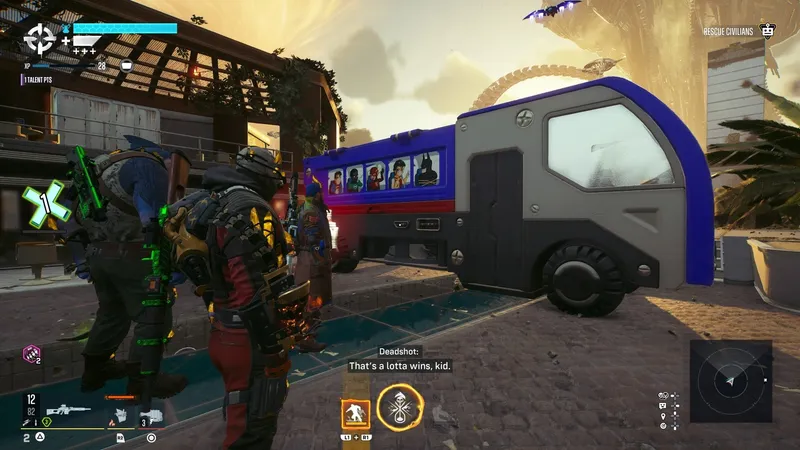The width and height of the screenshot is (800, 450).
Task: Click the Deadshot crosshair character emblem
Action: pyautogui.click(x=40, y=39)
